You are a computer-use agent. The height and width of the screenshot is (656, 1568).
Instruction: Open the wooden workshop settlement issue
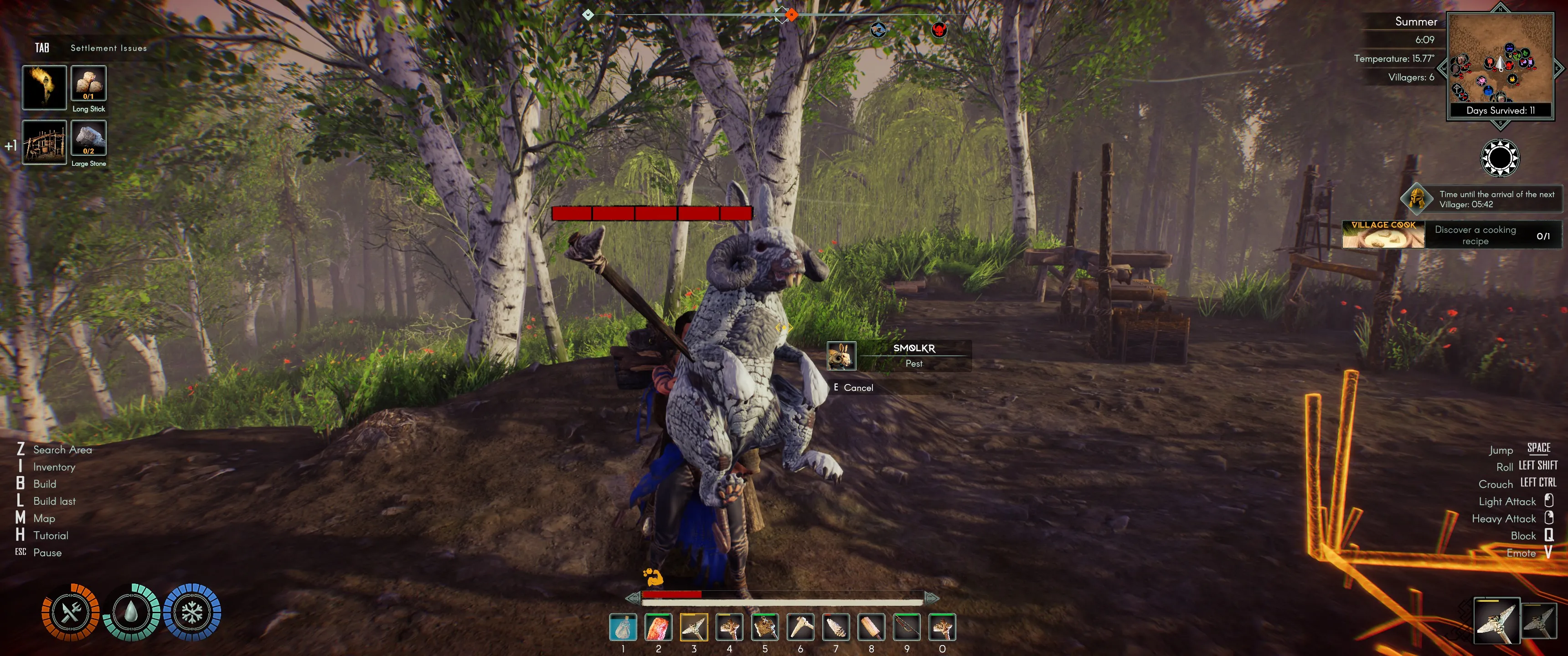point(44,143)
